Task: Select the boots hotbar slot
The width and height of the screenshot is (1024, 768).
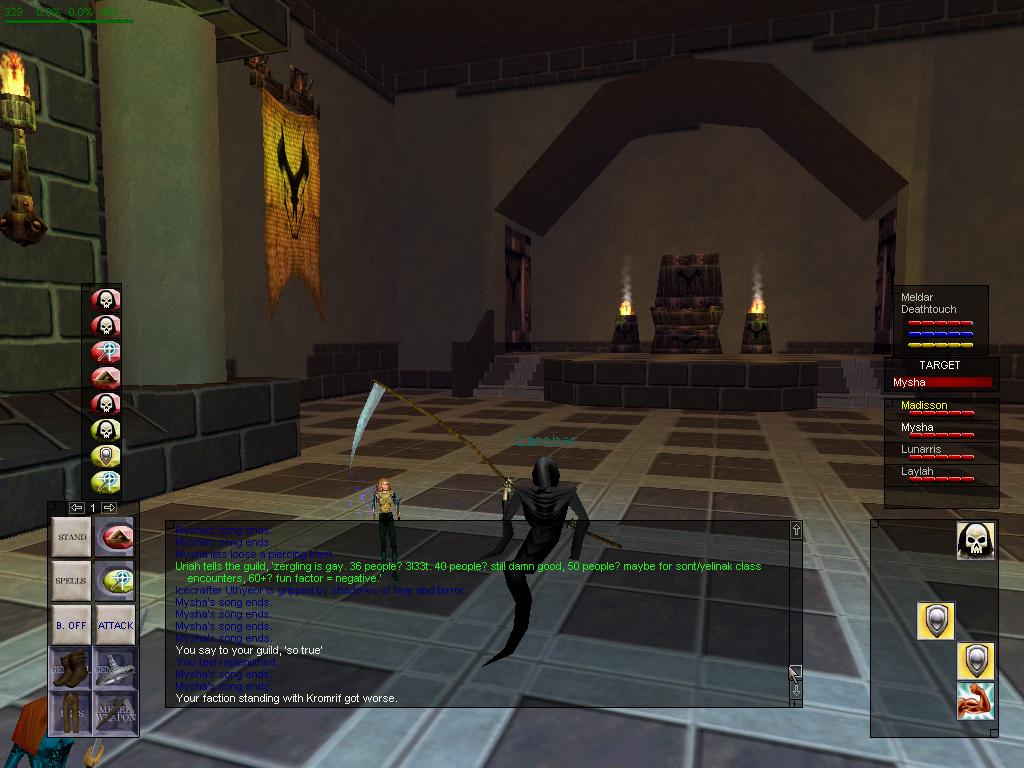Action: coord(71,667)
